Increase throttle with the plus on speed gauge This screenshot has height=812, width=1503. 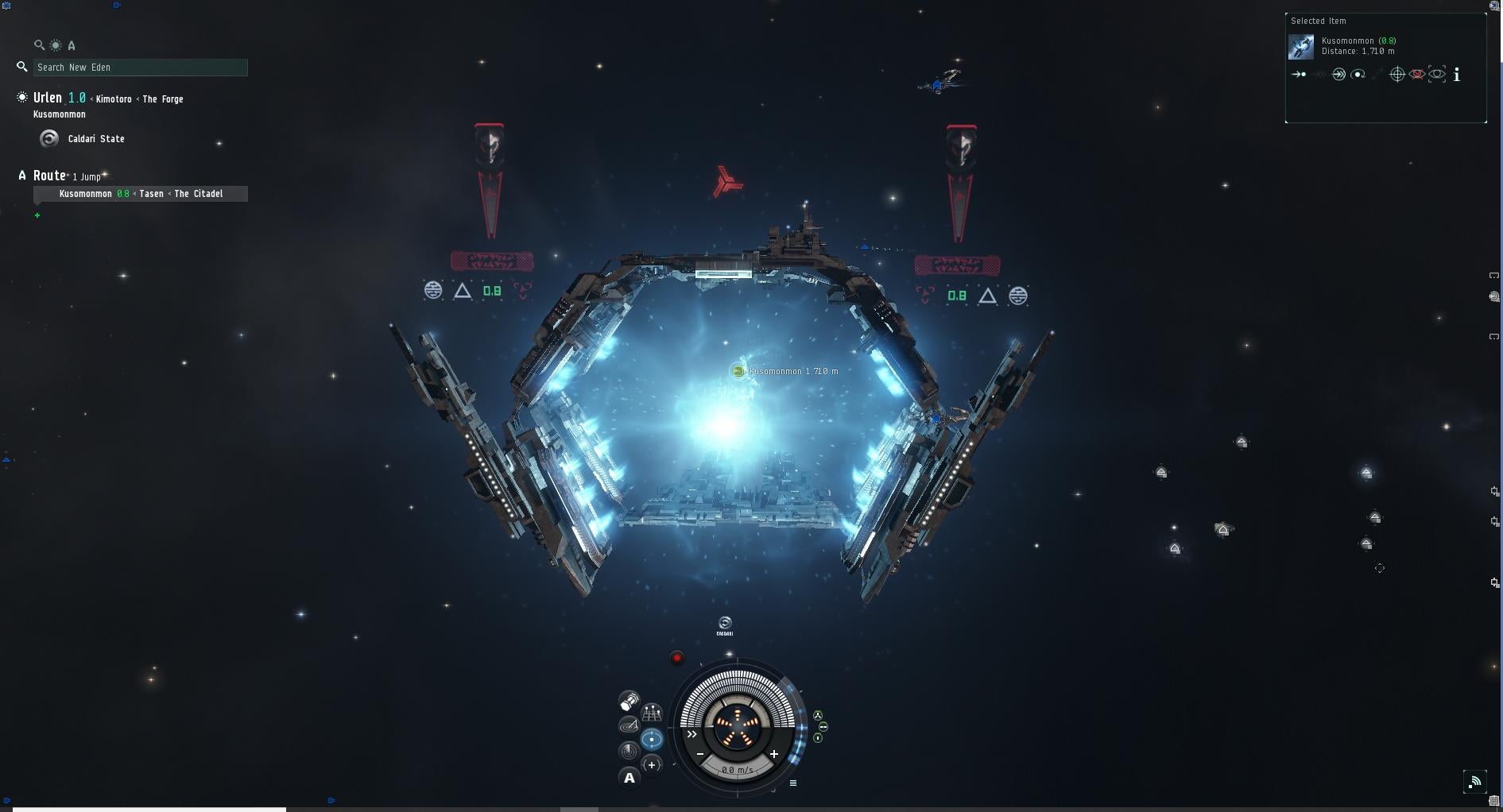[x=774, y=754]
